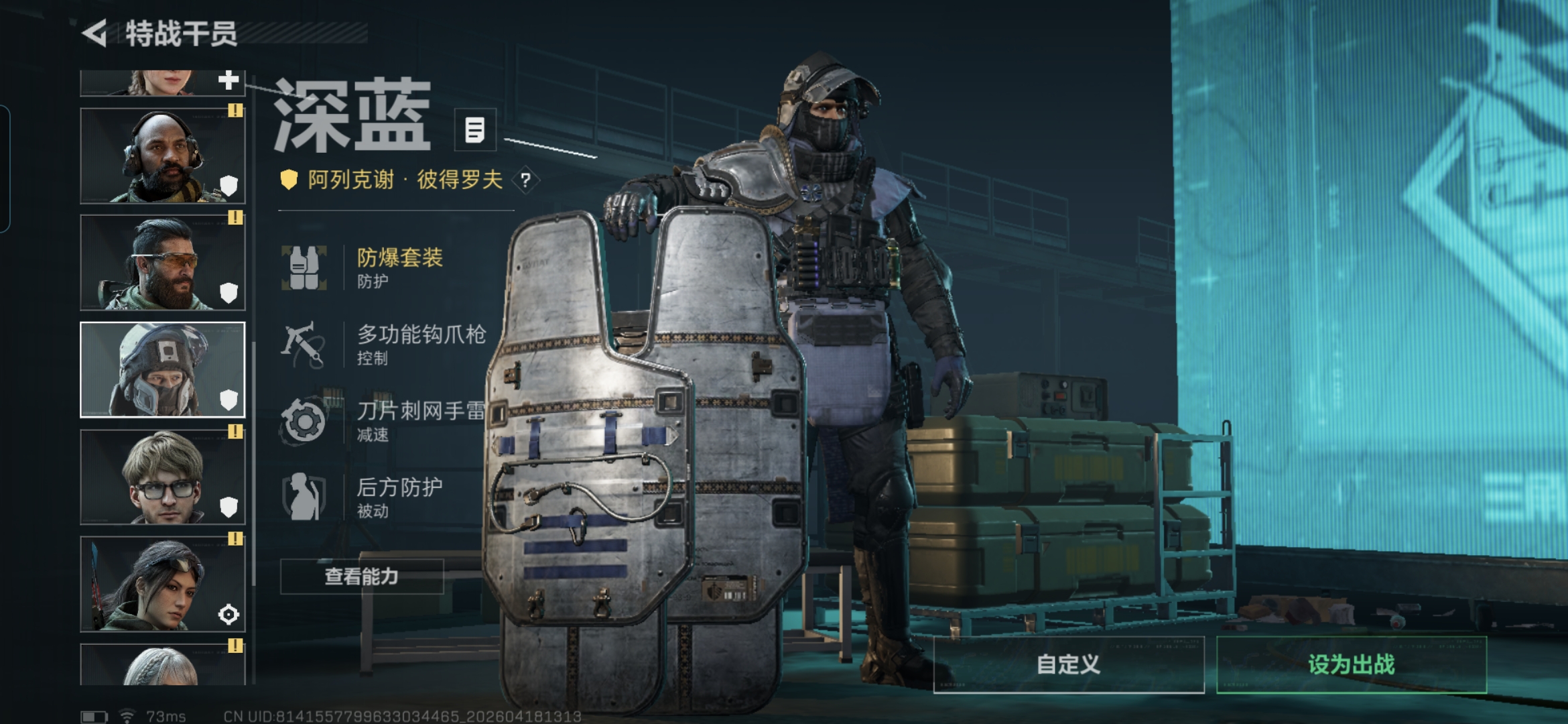Pick the blond operator with black glasses
This screenshot has width=1568, height=724.
click(163, 477)
